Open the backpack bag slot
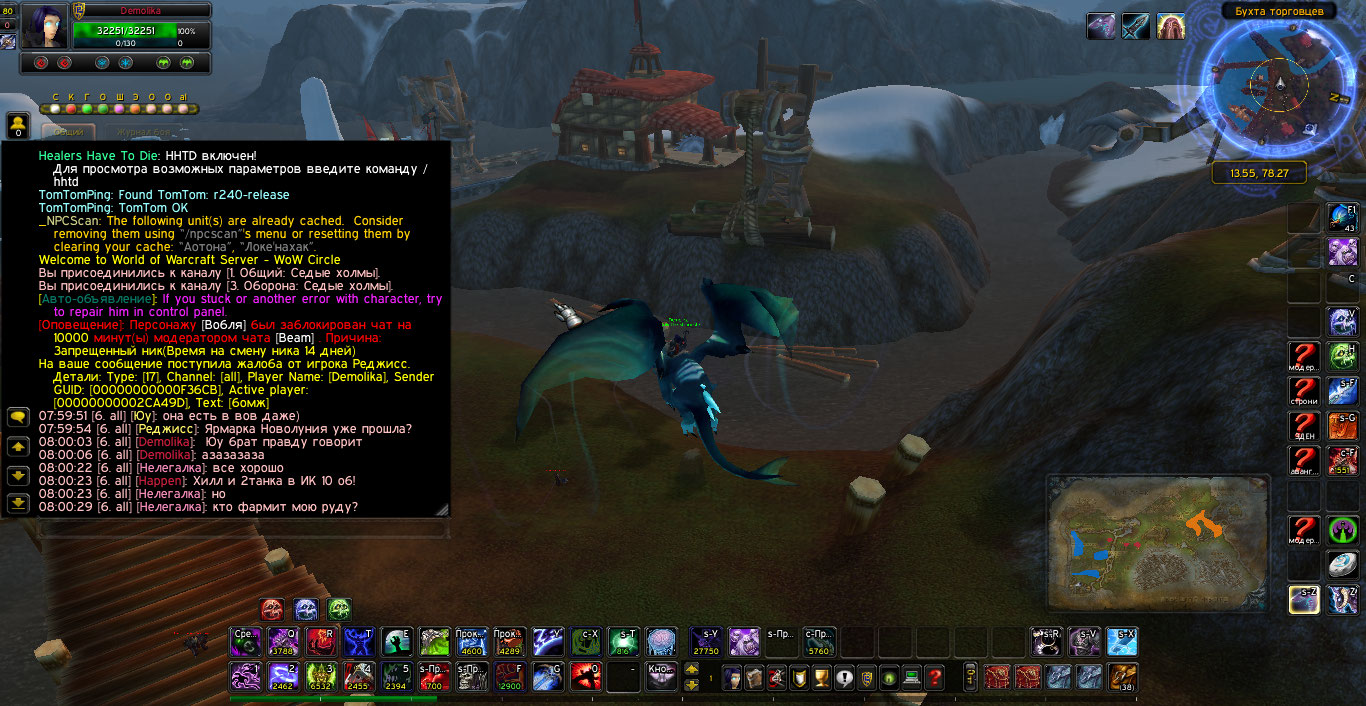The height and width of the screenshot is (706, 1366). pyautogui.click(x=1122, y=677)
